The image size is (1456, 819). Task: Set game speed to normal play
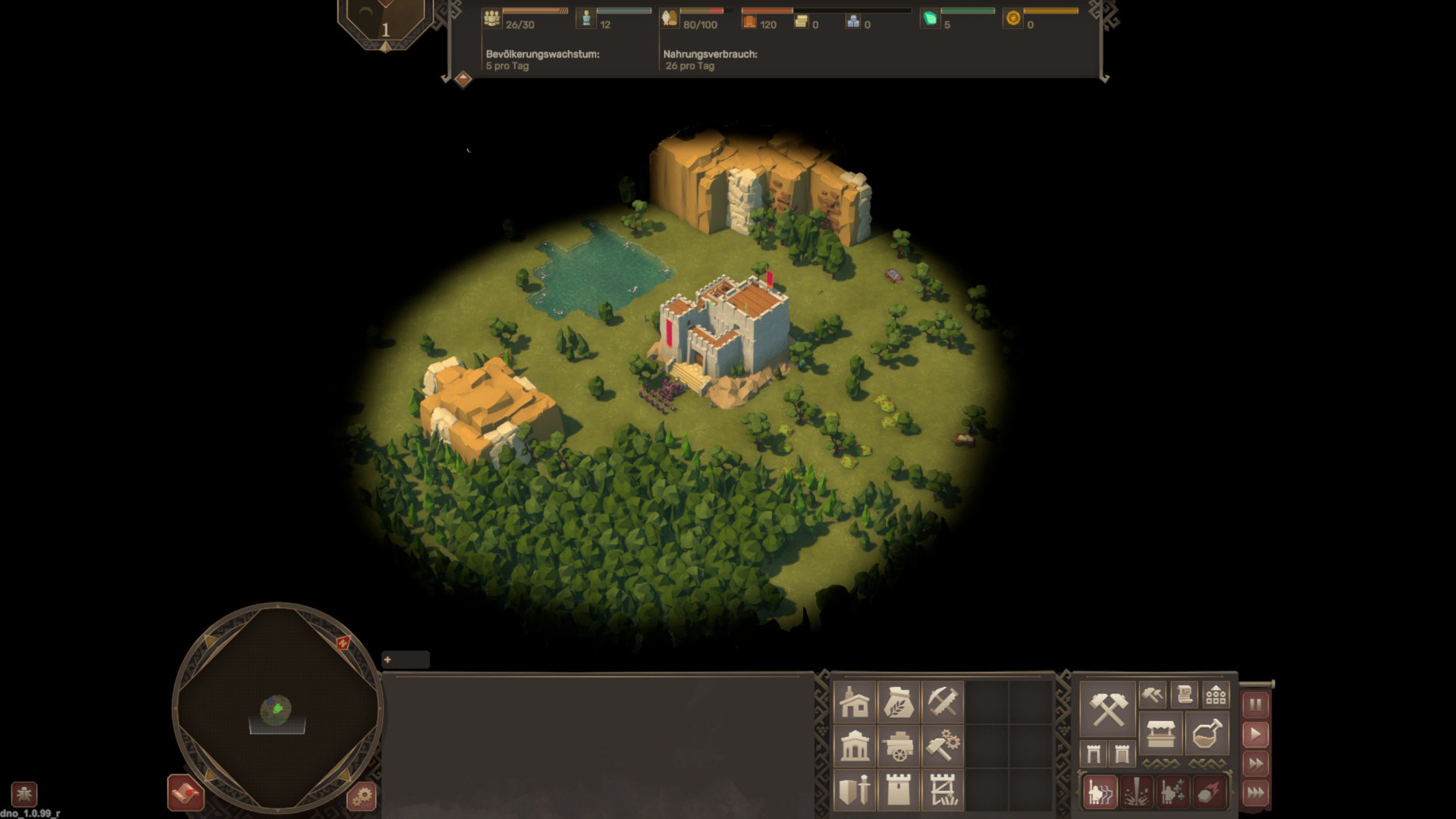point(1255,734)
